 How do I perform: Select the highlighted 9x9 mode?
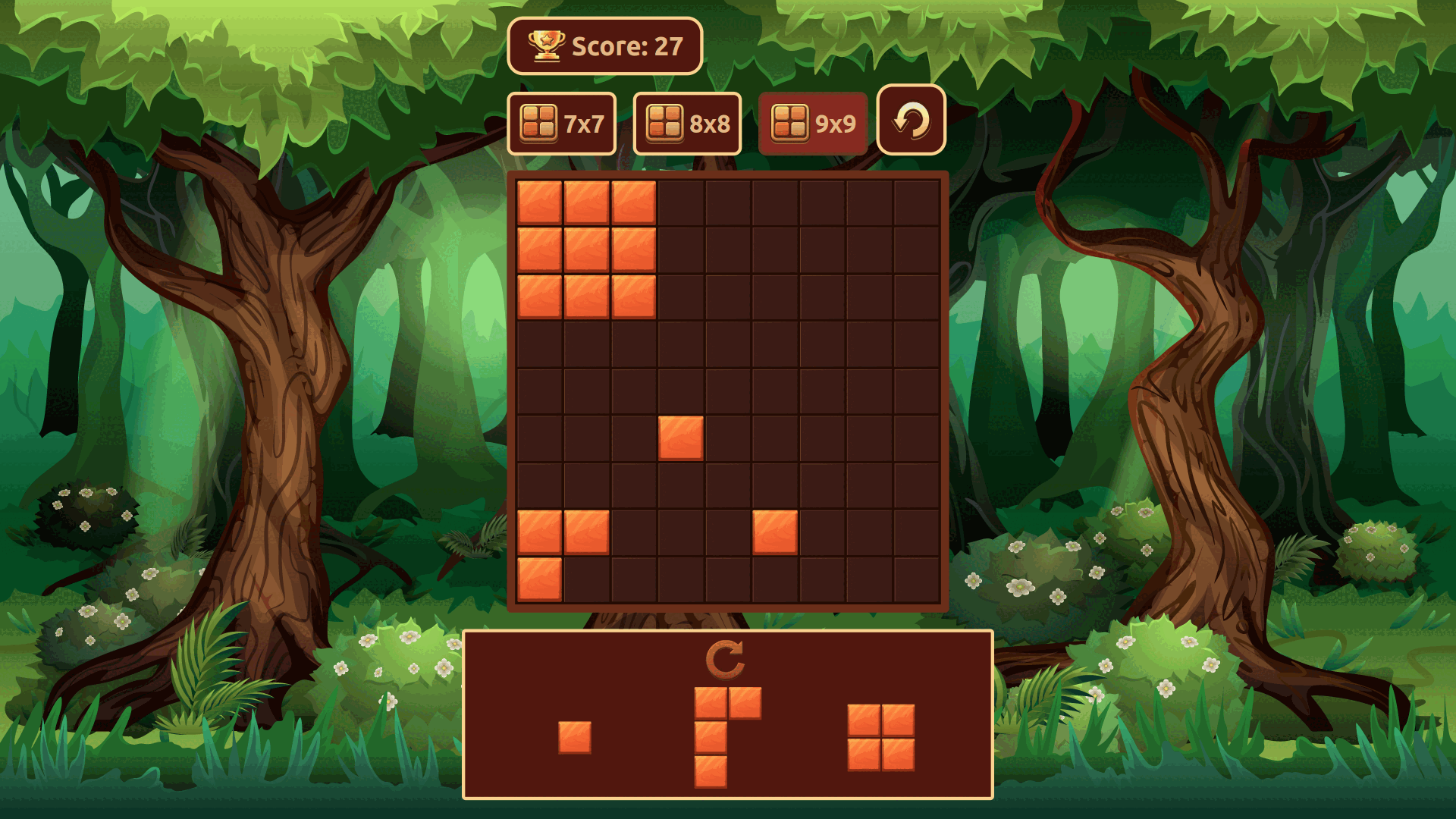[x=813, y=121]
